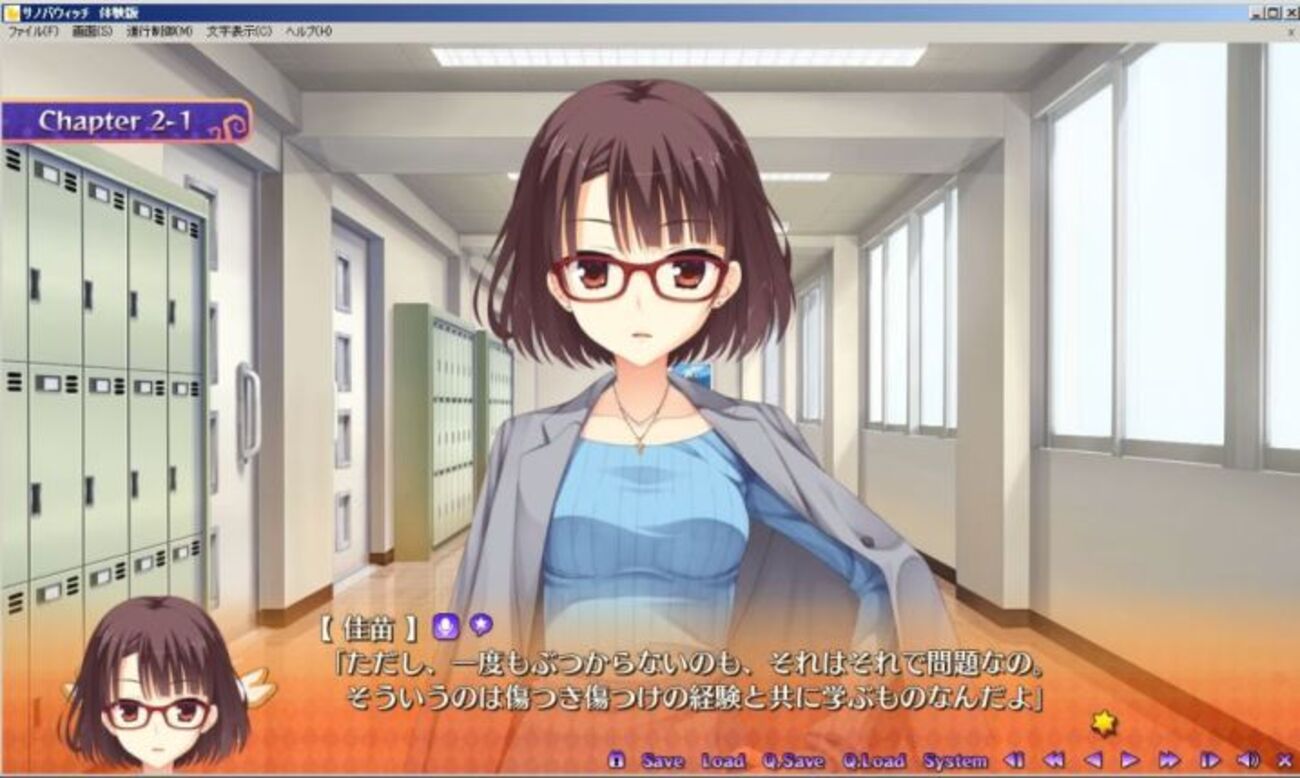Fast-forward with the double-right arrow
This screenshot has height=778, width=1300.
(x=1169, y=761)
